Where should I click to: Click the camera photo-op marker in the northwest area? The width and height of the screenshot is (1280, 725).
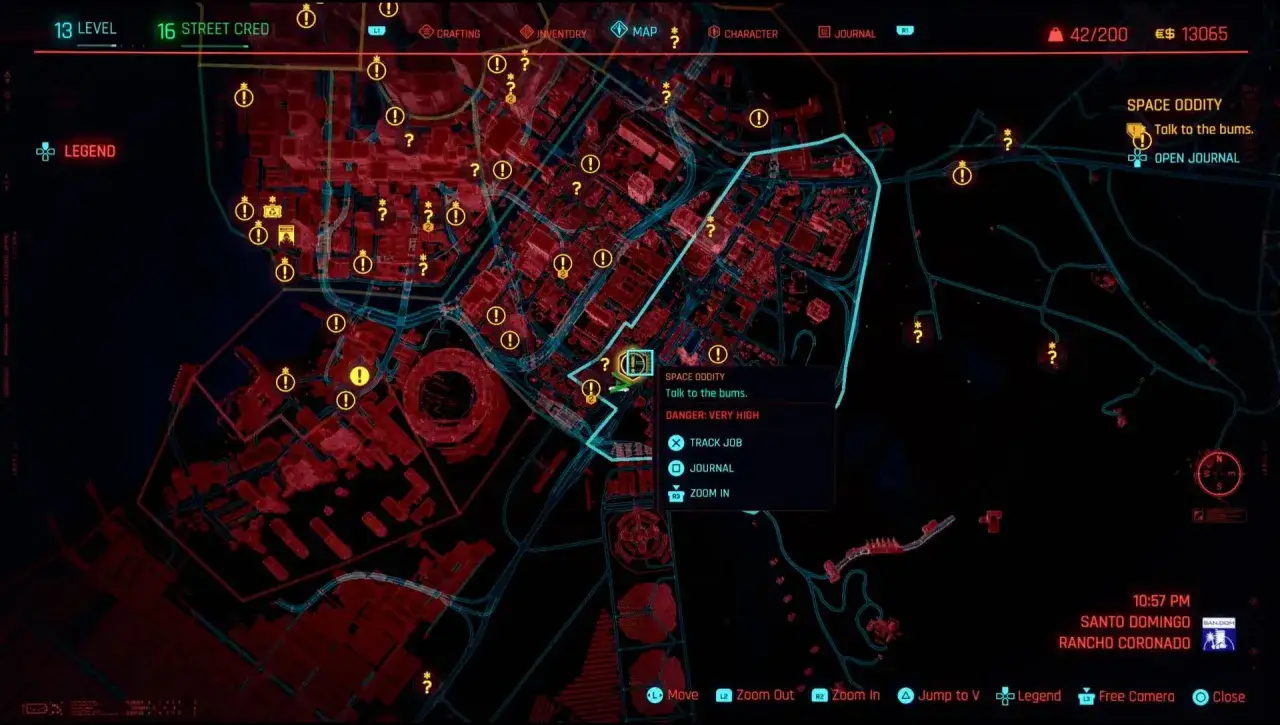(x=271, y=210)
